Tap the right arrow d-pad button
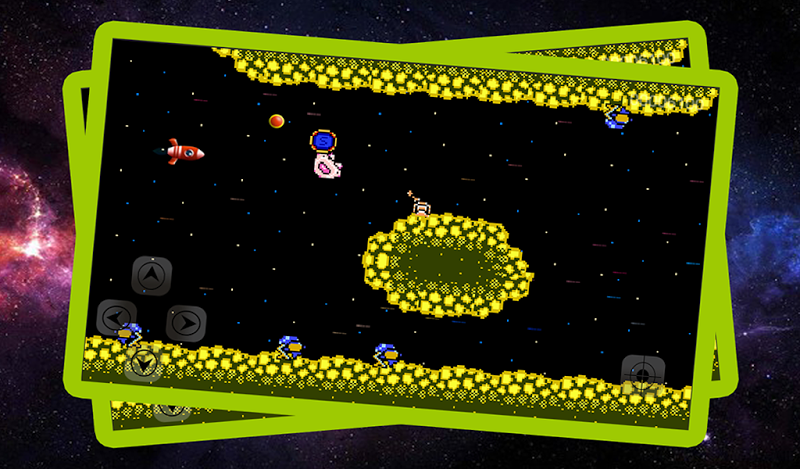Viewport: 800px width, 469px height. point(186,322)
